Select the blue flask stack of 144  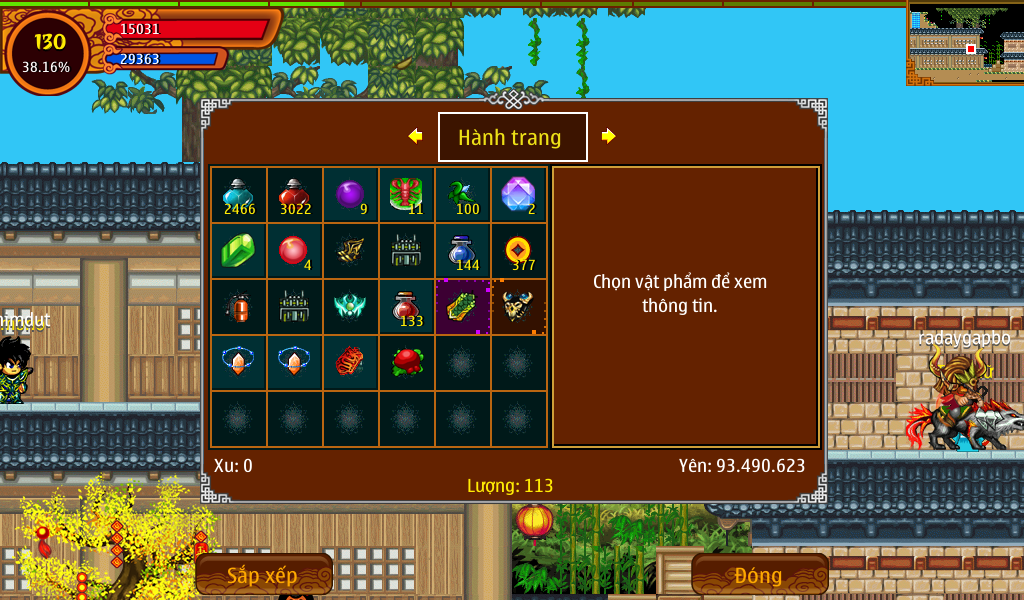click(x=462, y=251)
